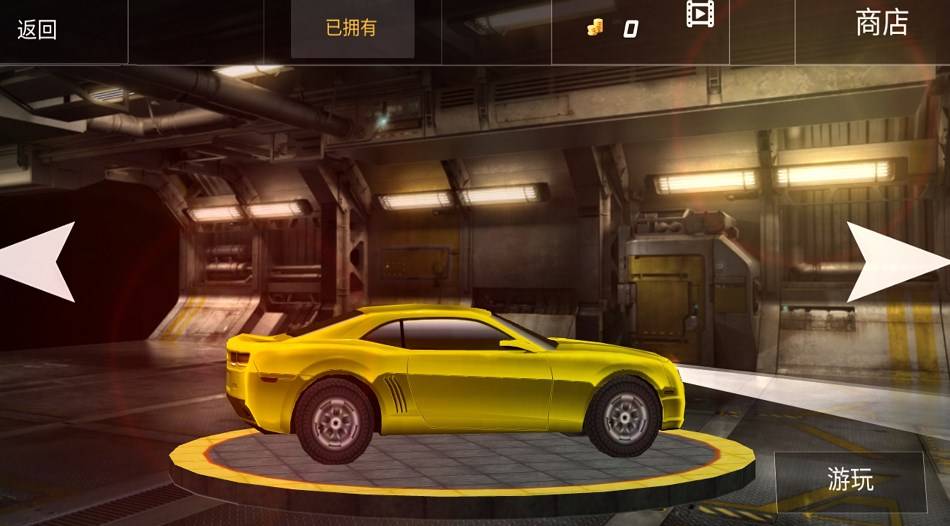The width and height of the screenshot is (950, 526).
Task: Select the 已拥有 owned label
Action: coord(352,29)
